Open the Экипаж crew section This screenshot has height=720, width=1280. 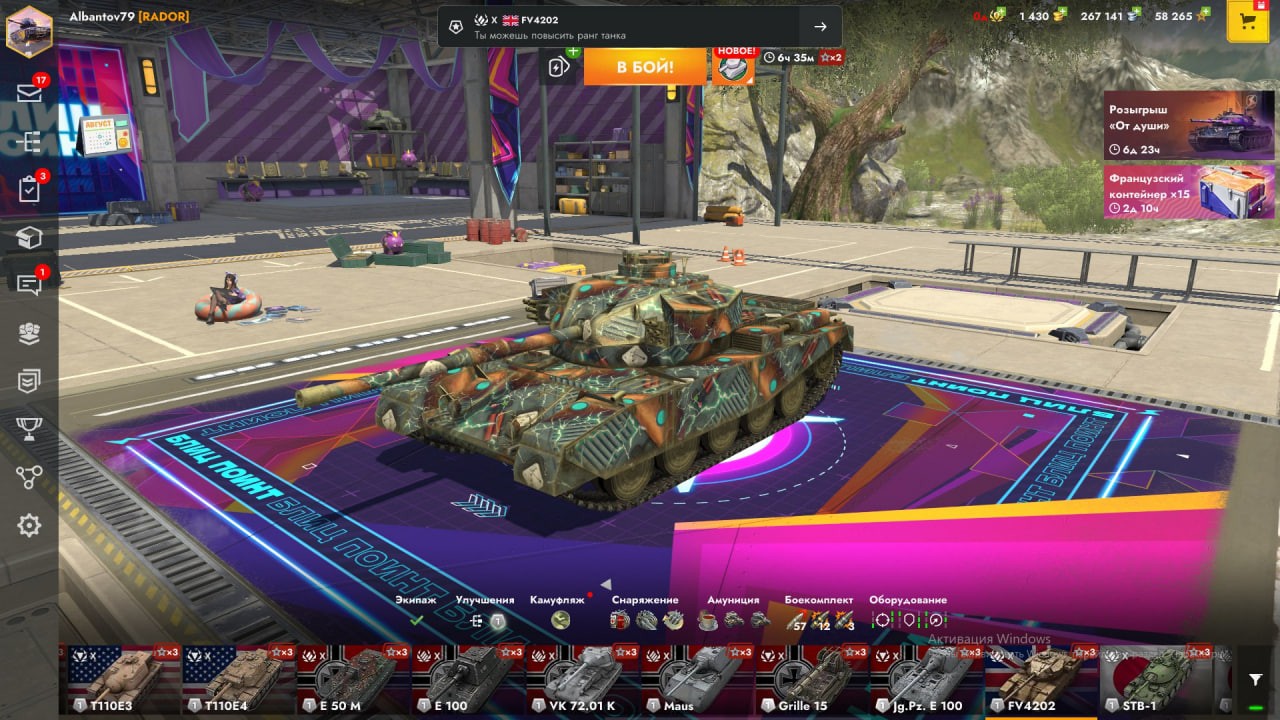[x=416, y=611]
